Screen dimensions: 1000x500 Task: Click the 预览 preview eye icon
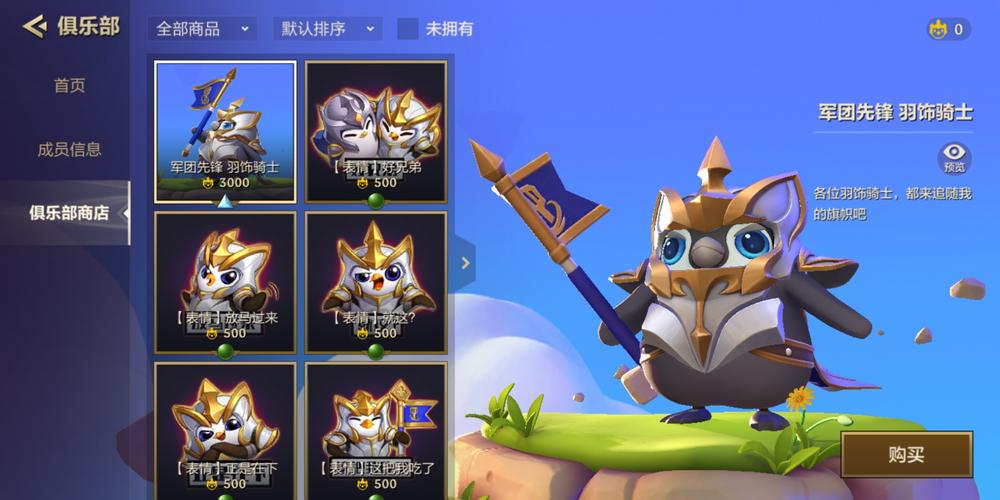[x=955, y=157]
